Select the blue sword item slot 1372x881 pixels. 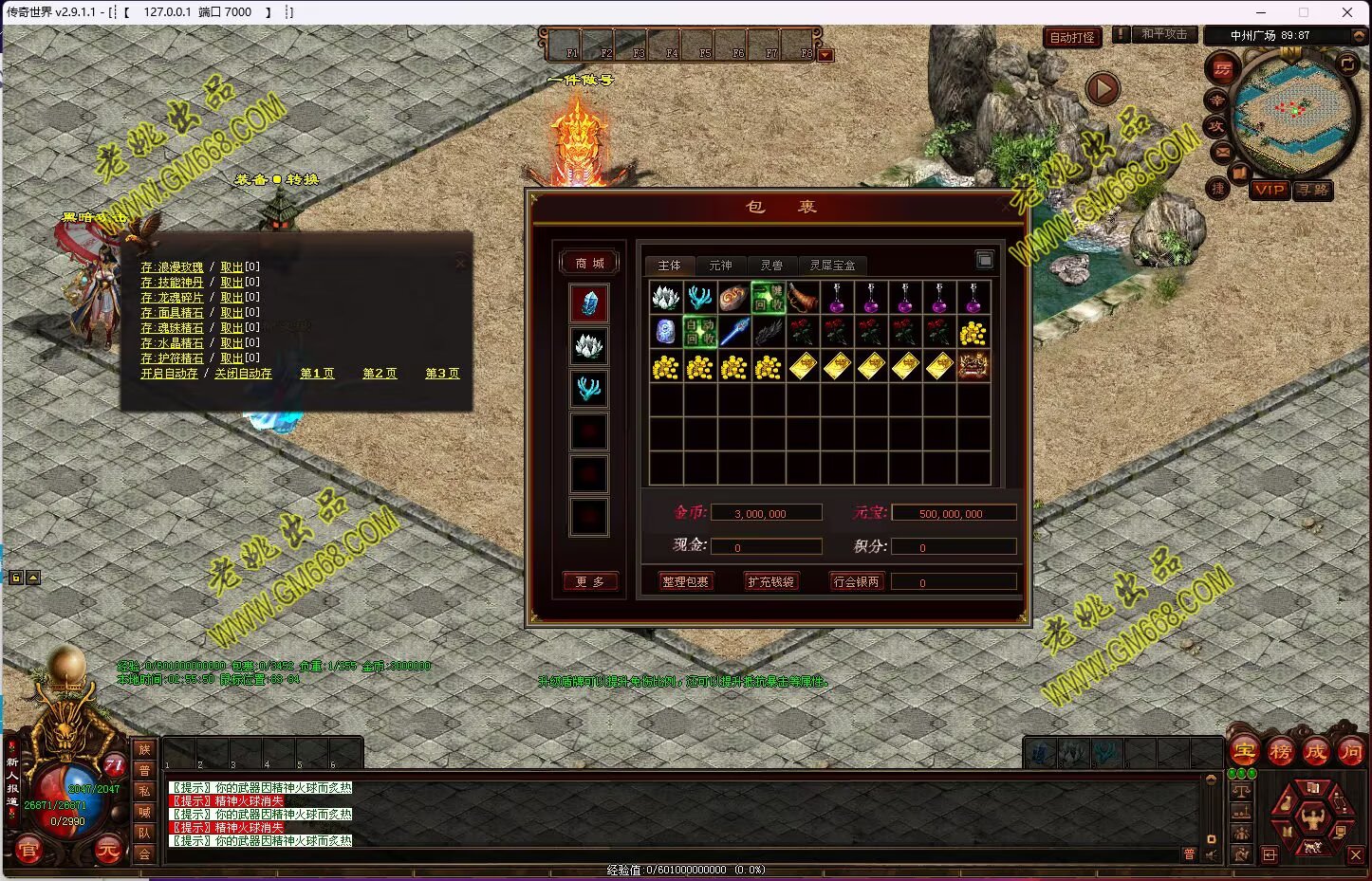tap(734, 332)
